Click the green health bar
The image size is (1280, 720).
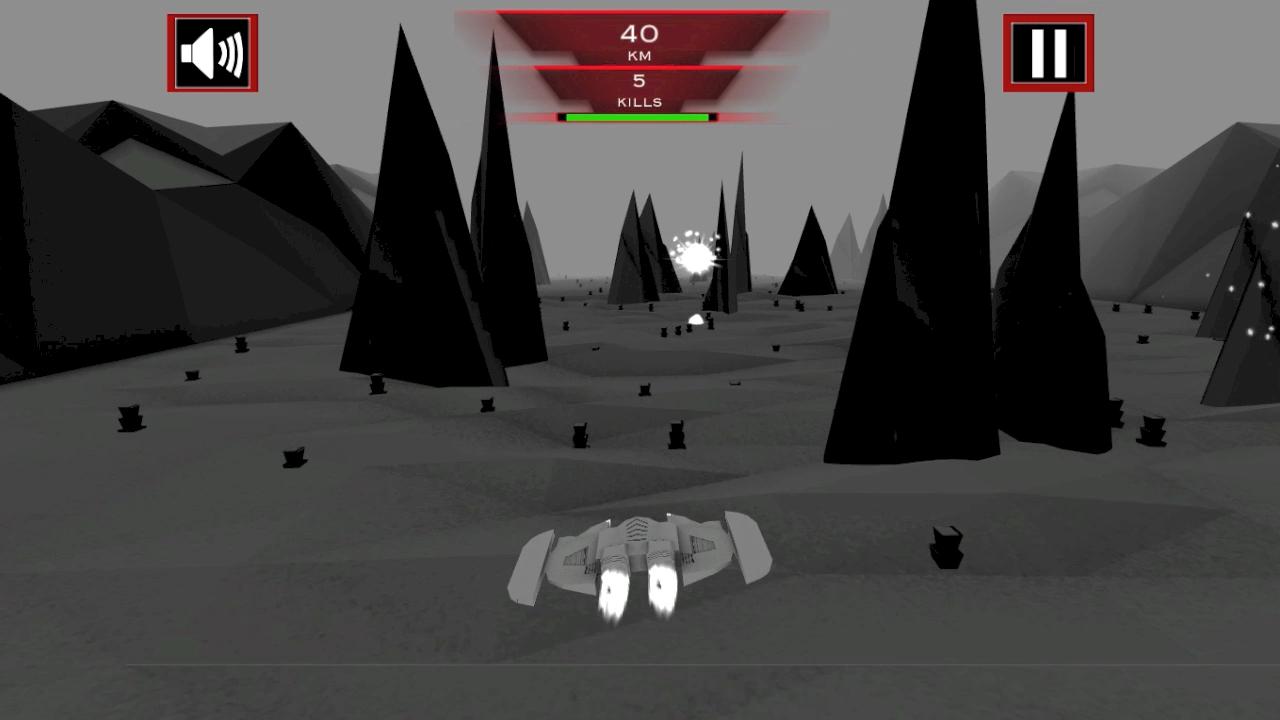point(637,115)
